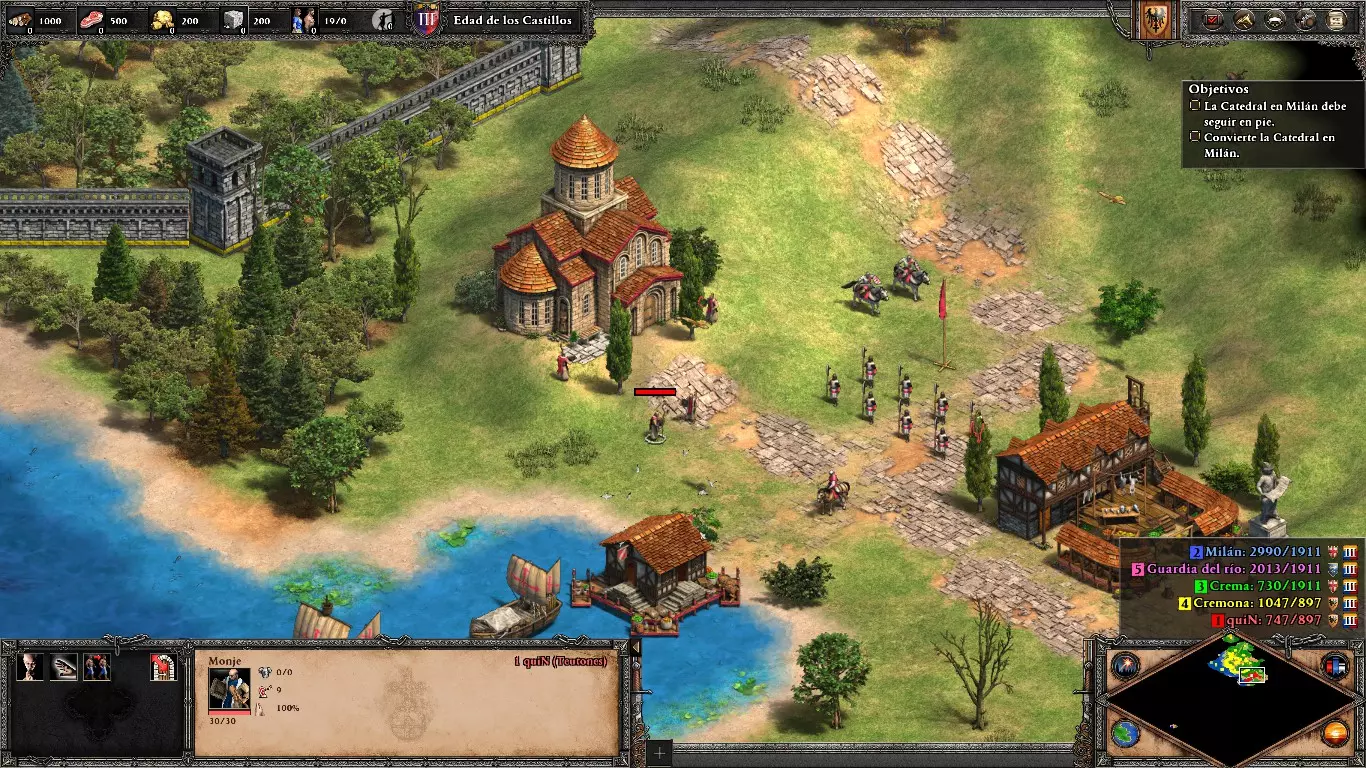Click the sunset orb minimap button
This screenshot has height=768, width=1366.
pyautogui.click(x=1335, y=732)
